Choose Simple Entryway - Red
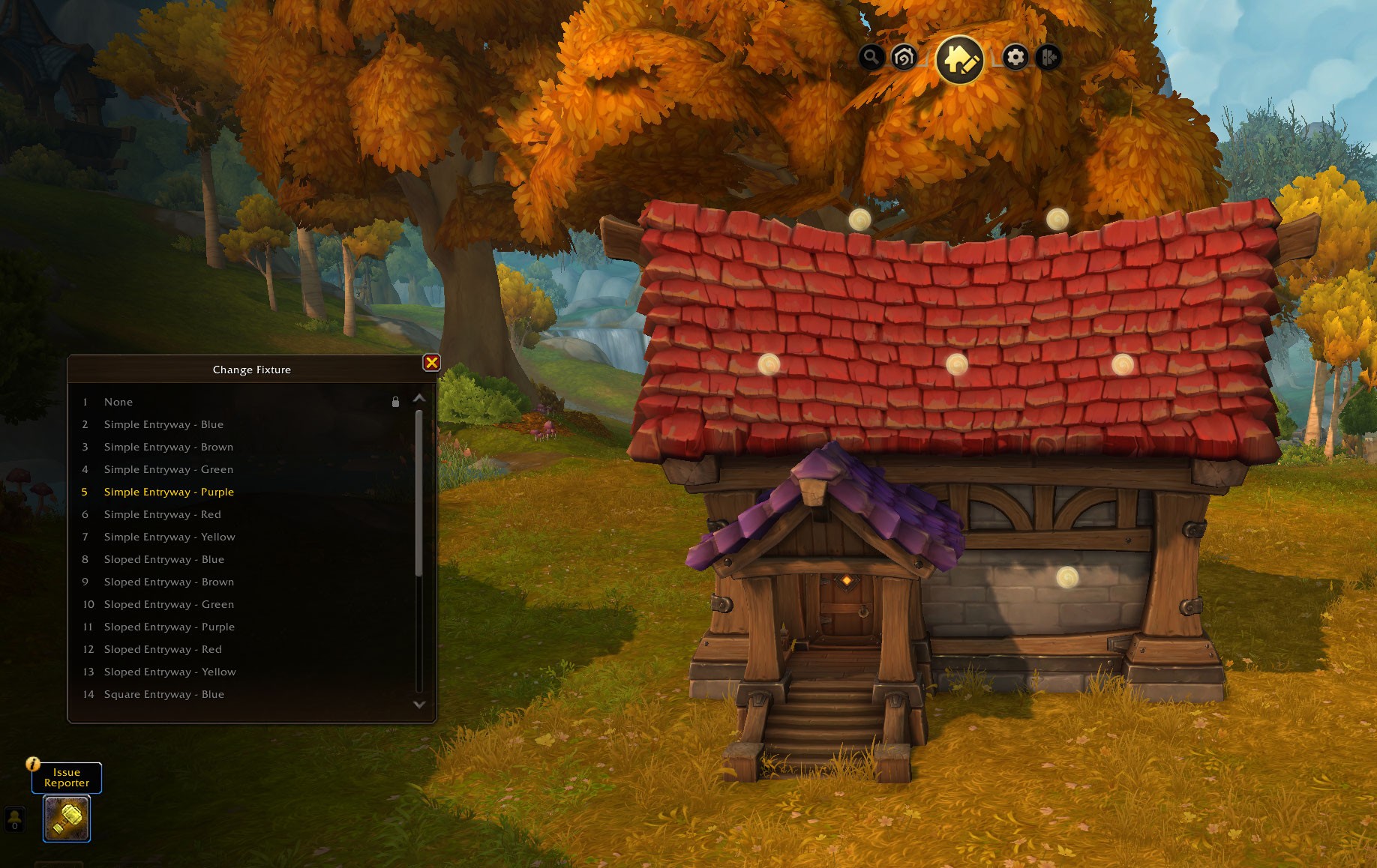The height and width of the screenshot is (868, 1377). [x=163, y=514]
